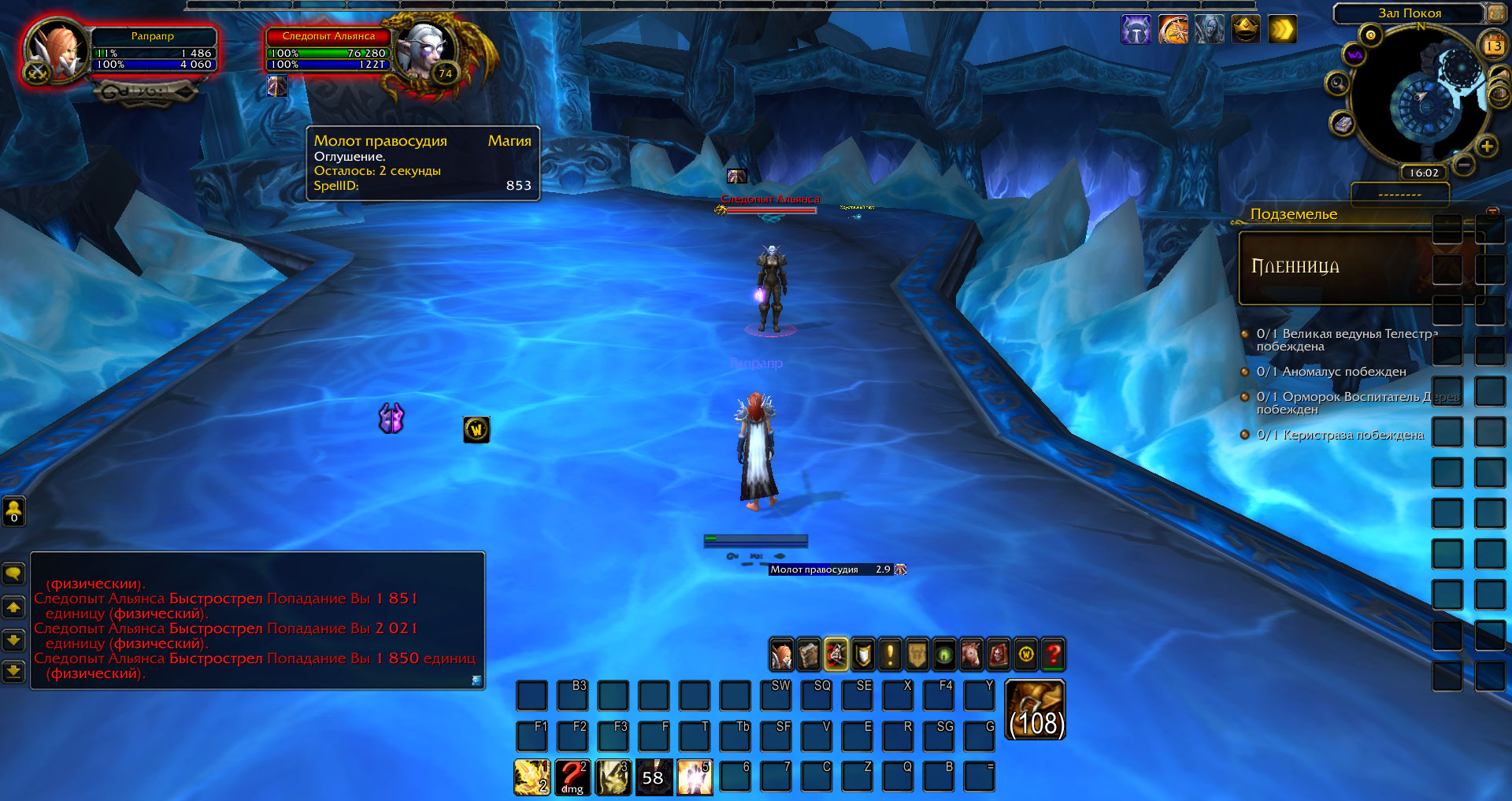The width and height of the screenshot is (1512, 801).
Task: Use the glowing hand spell in slot 5
Action: pos(695,777)
